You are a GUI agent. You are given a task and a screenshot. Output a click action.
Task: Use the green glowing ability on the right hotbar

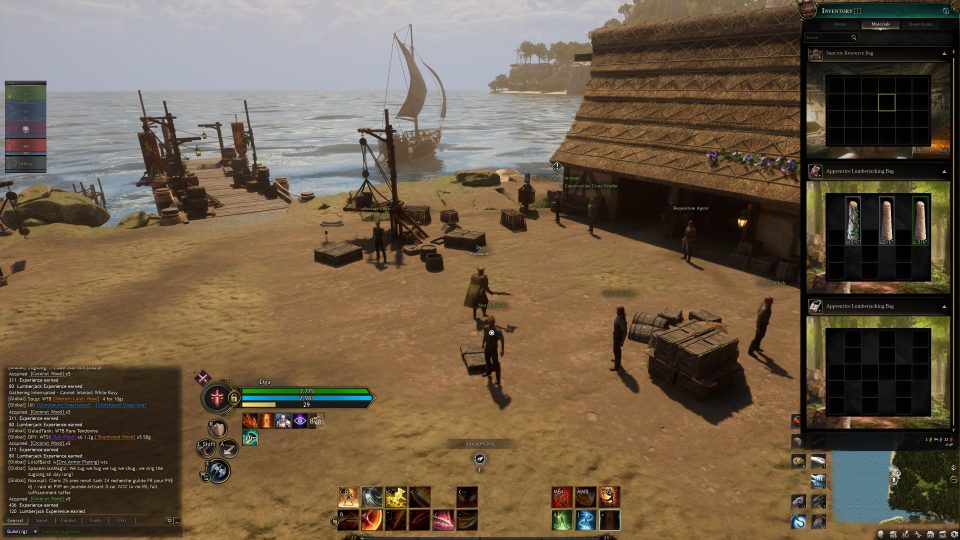(561, 519)
